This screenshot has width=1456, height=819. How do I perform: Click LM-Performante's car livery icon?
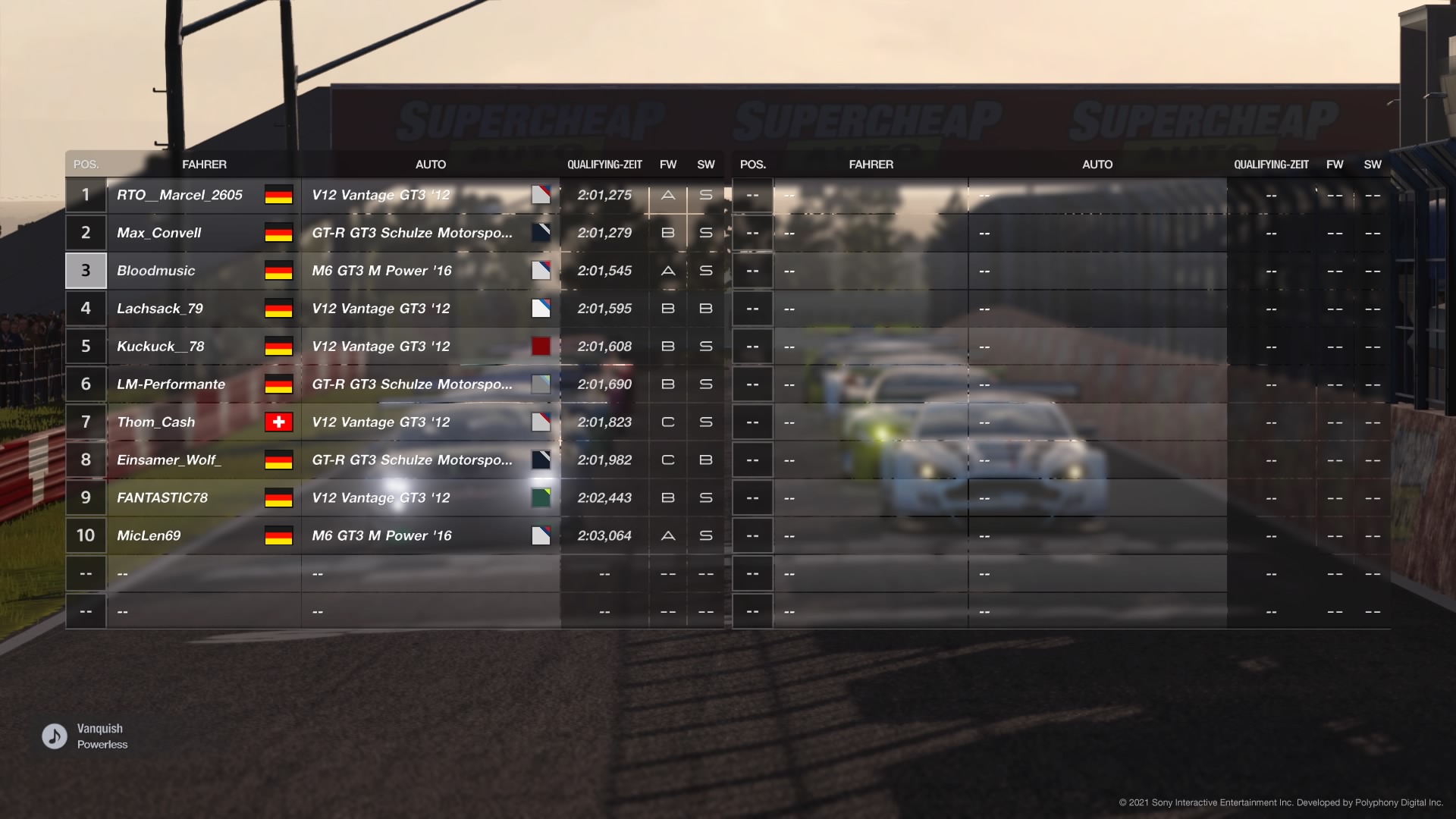point(541,384)
